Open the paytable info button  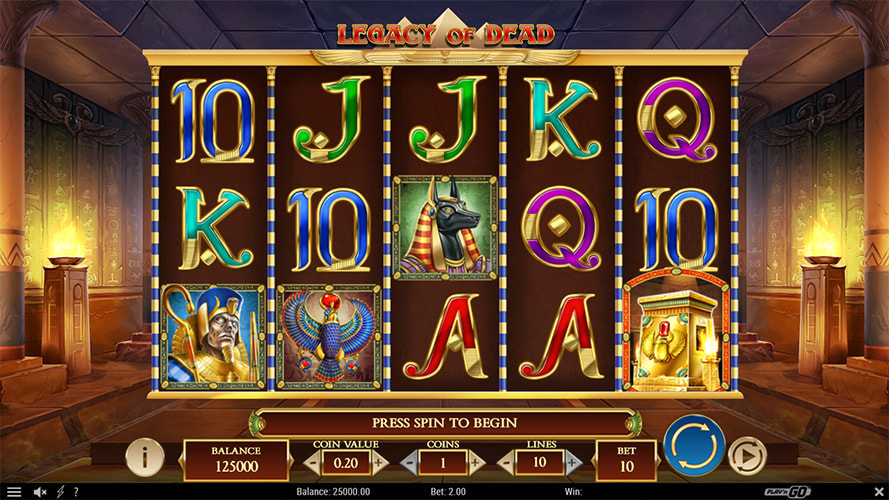click(145, 457)
